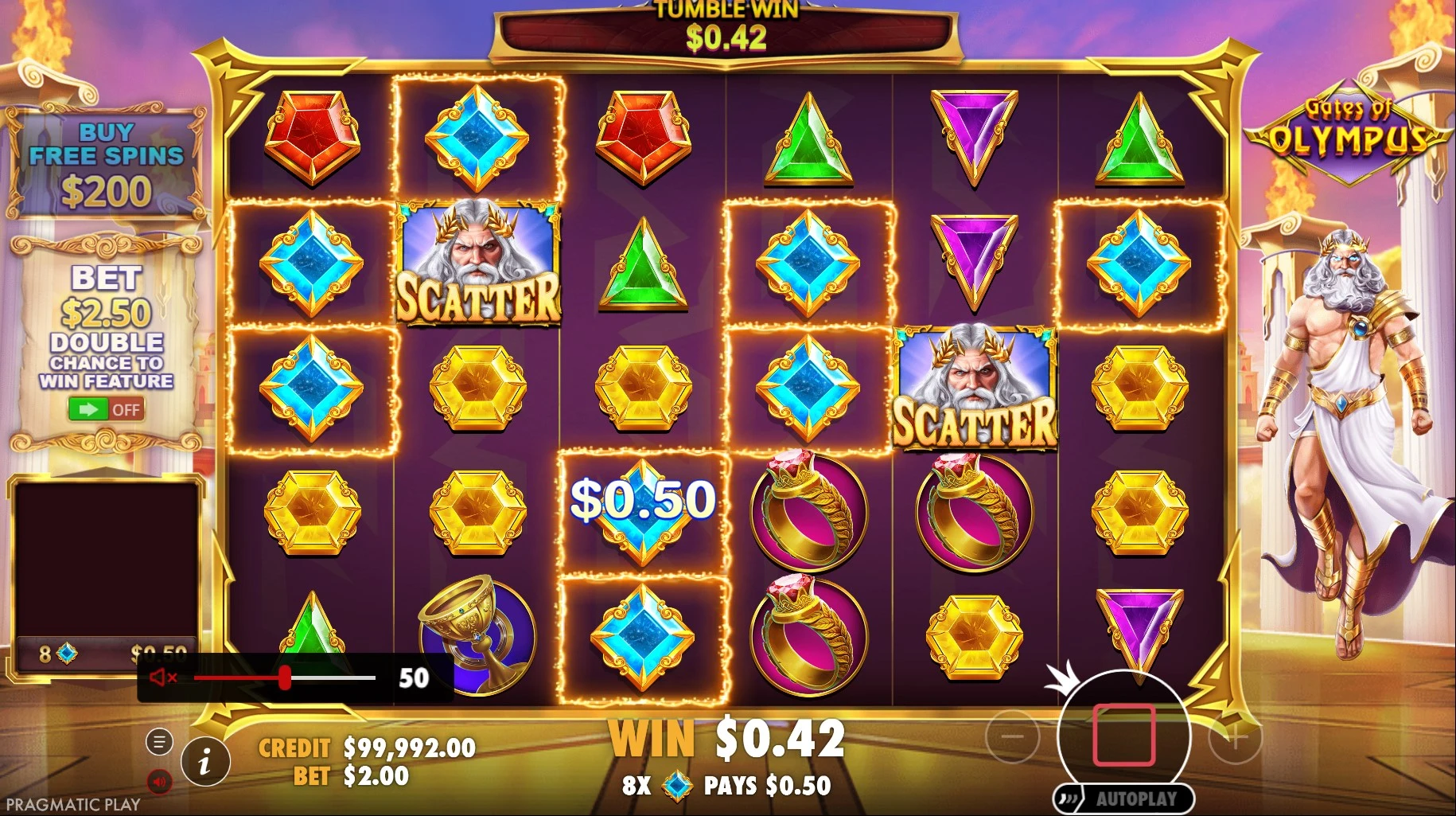
Task: Buy free spins for $200
Action: point(106,166)
